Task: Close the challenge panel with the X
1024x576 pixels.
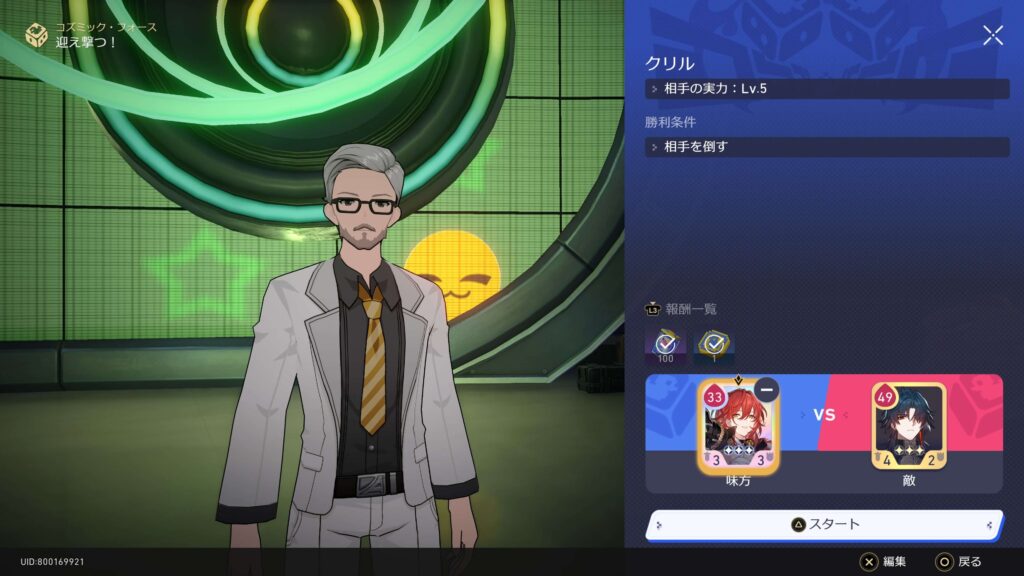Action: coord(992,36)
